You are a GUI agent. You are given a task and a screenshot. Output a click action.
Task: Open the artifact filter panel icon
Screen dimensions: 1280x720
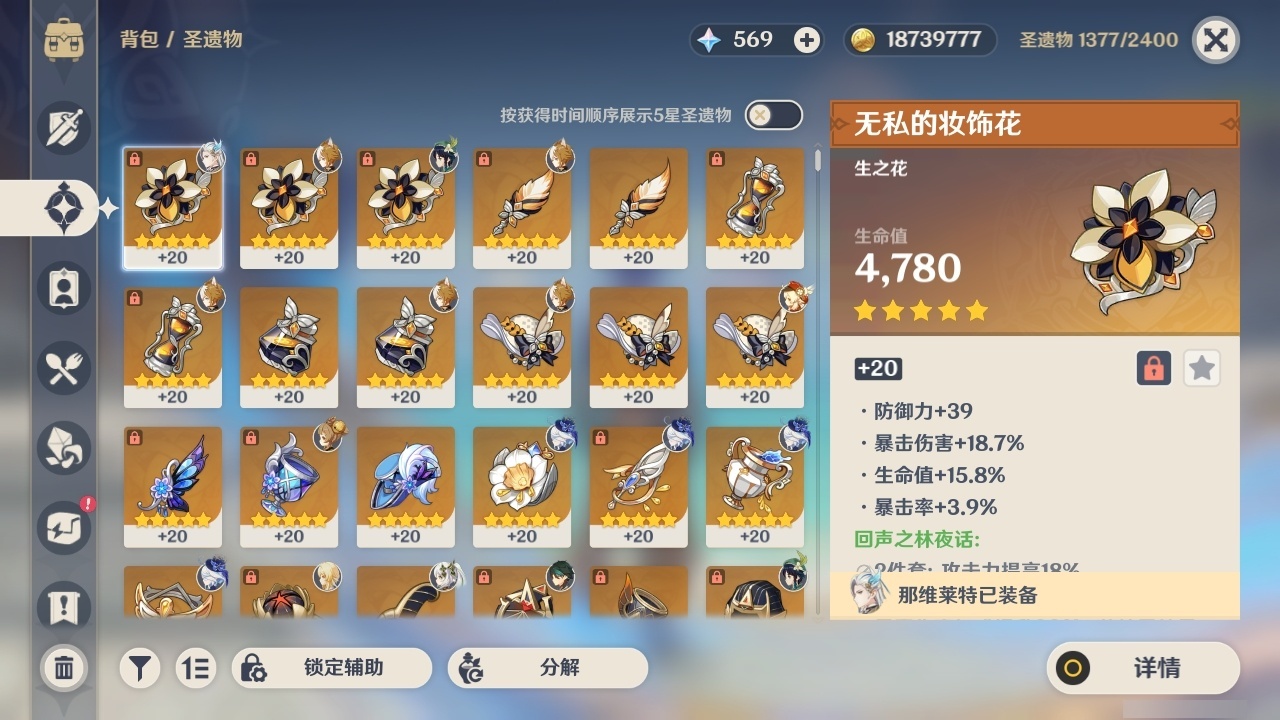(140, 668)
